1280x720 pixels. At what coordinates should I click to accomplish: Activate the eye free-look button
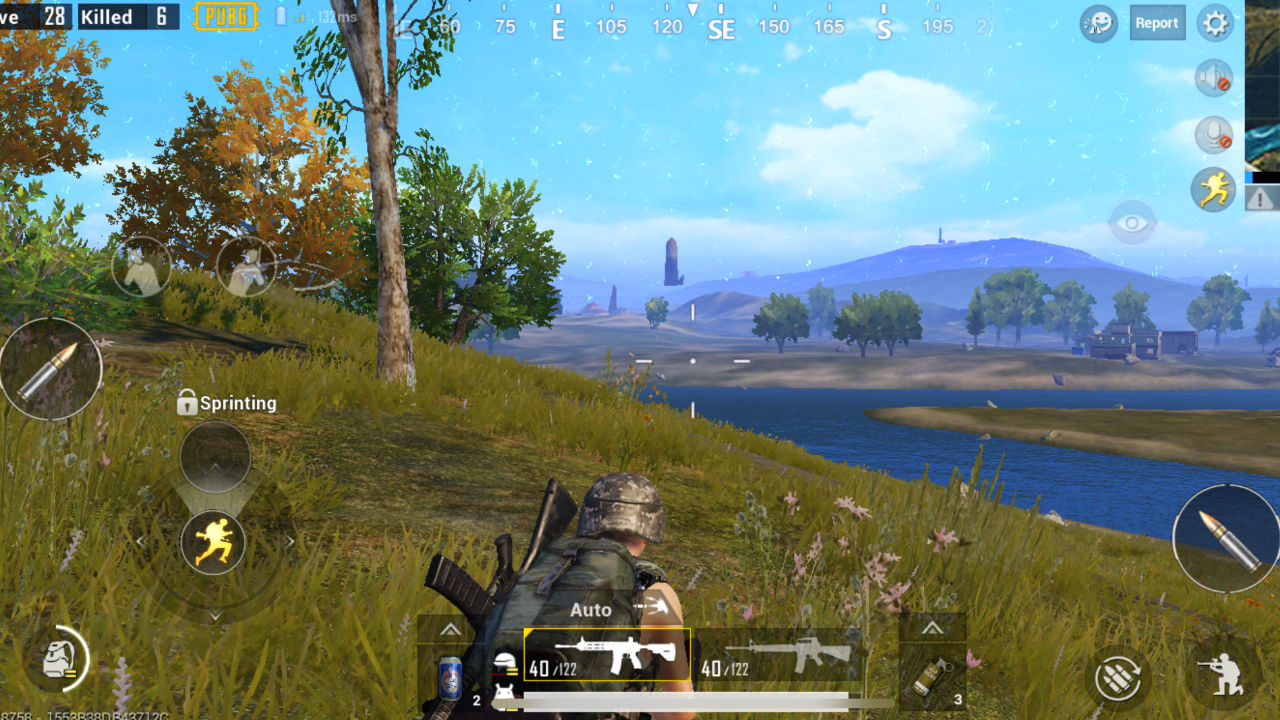pyautogui.click(x=1133, y=222)
